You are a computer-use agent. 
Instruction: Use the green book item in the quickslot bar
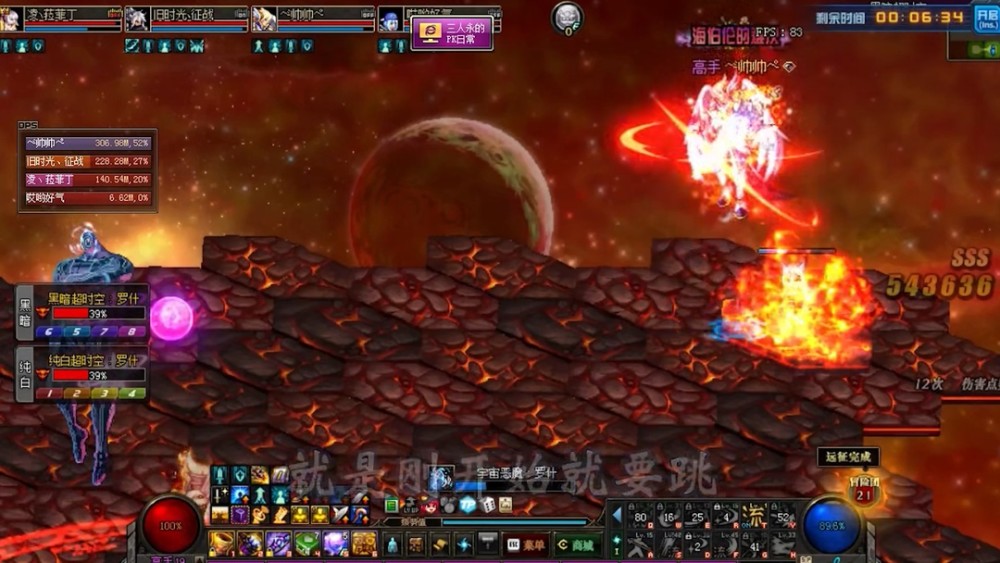point(305,544)
